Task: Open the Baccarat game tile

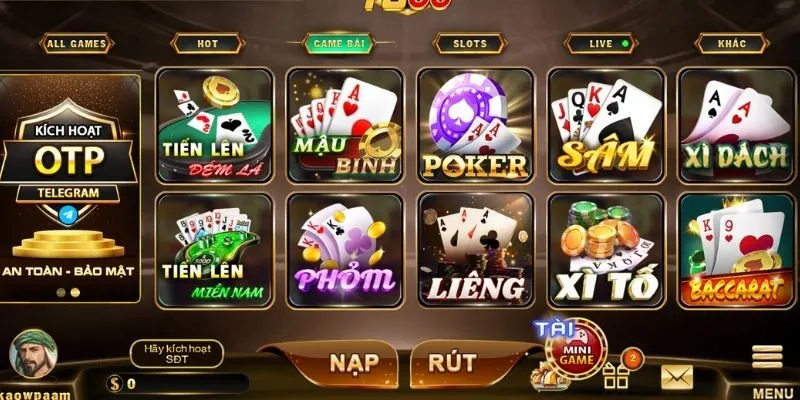Action: [x=736, y=250]
